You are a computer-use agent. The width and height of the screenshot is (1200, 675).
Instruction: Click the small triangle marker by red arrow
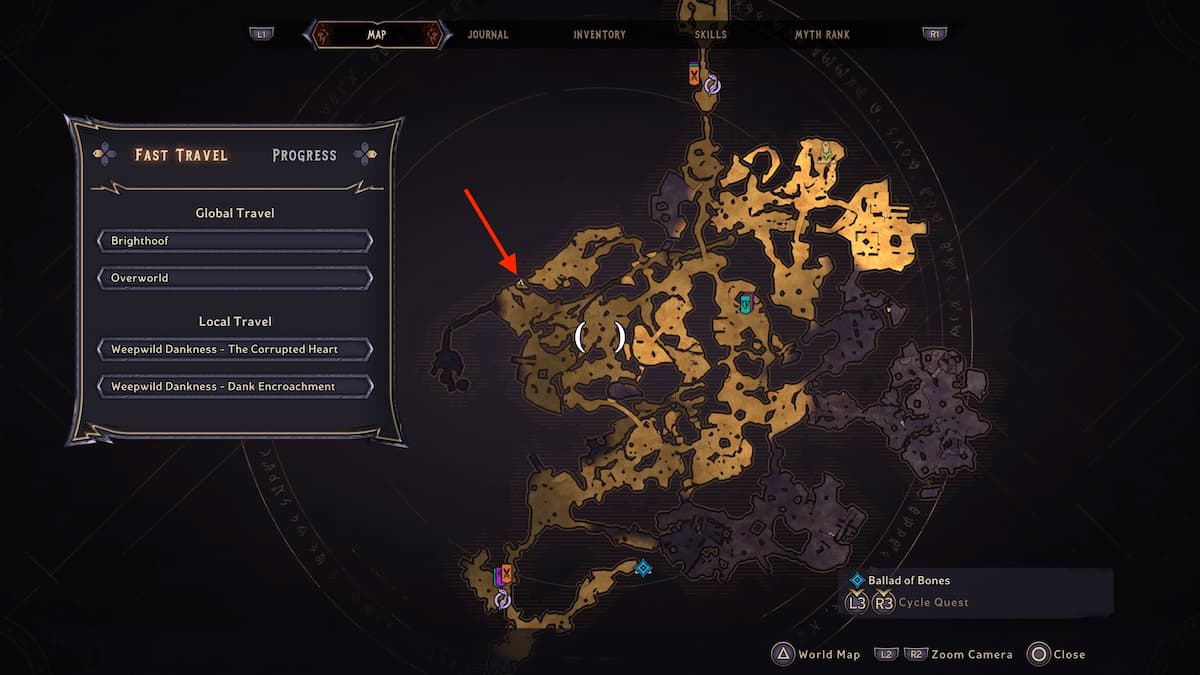coord(521,284)
